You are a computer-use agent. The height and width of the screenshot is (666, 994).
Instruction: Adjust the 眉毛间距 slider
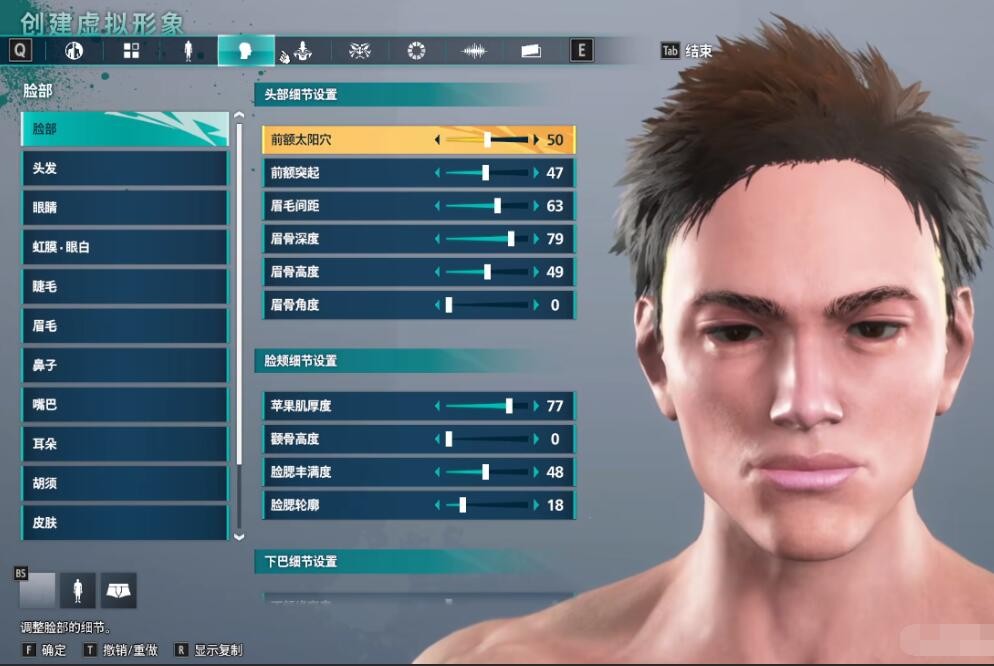click(x=487, y=206)
